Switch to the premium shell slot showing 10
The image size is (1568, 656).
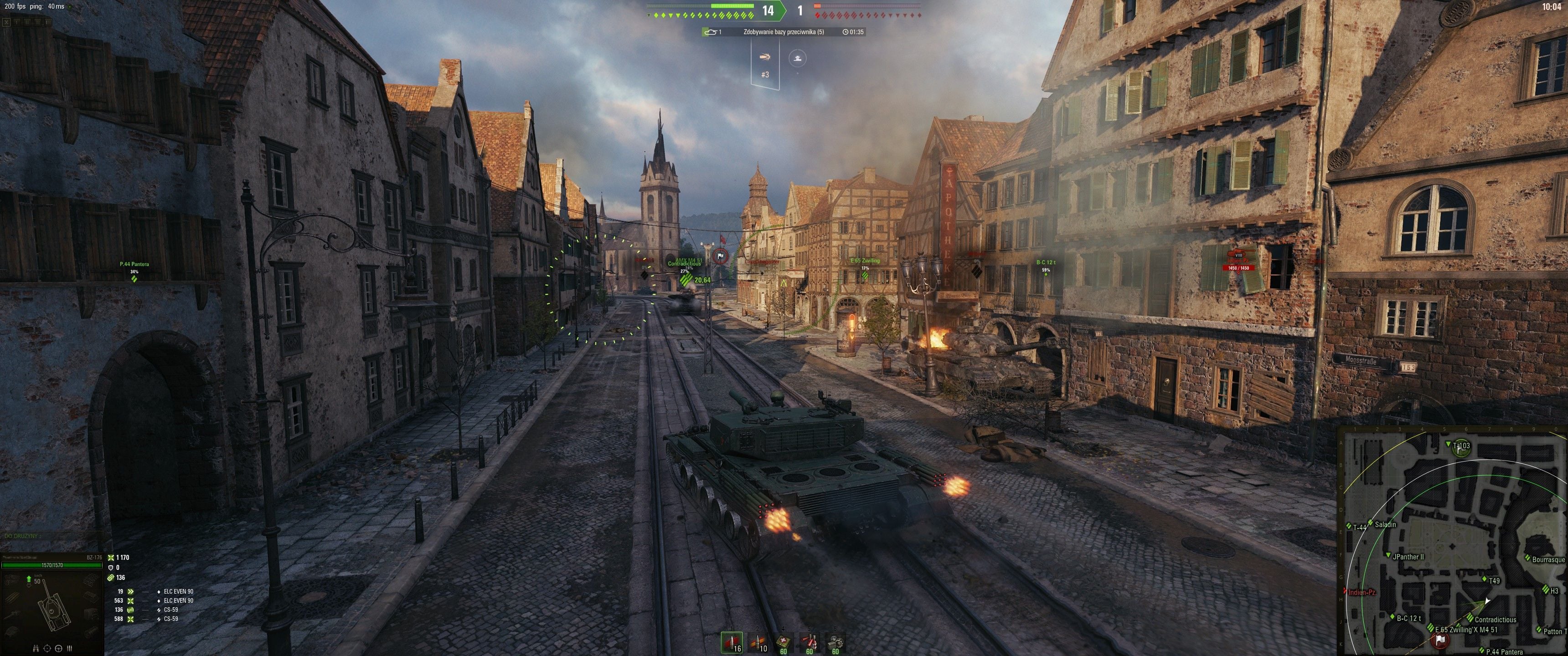click(x=758, y=643)
